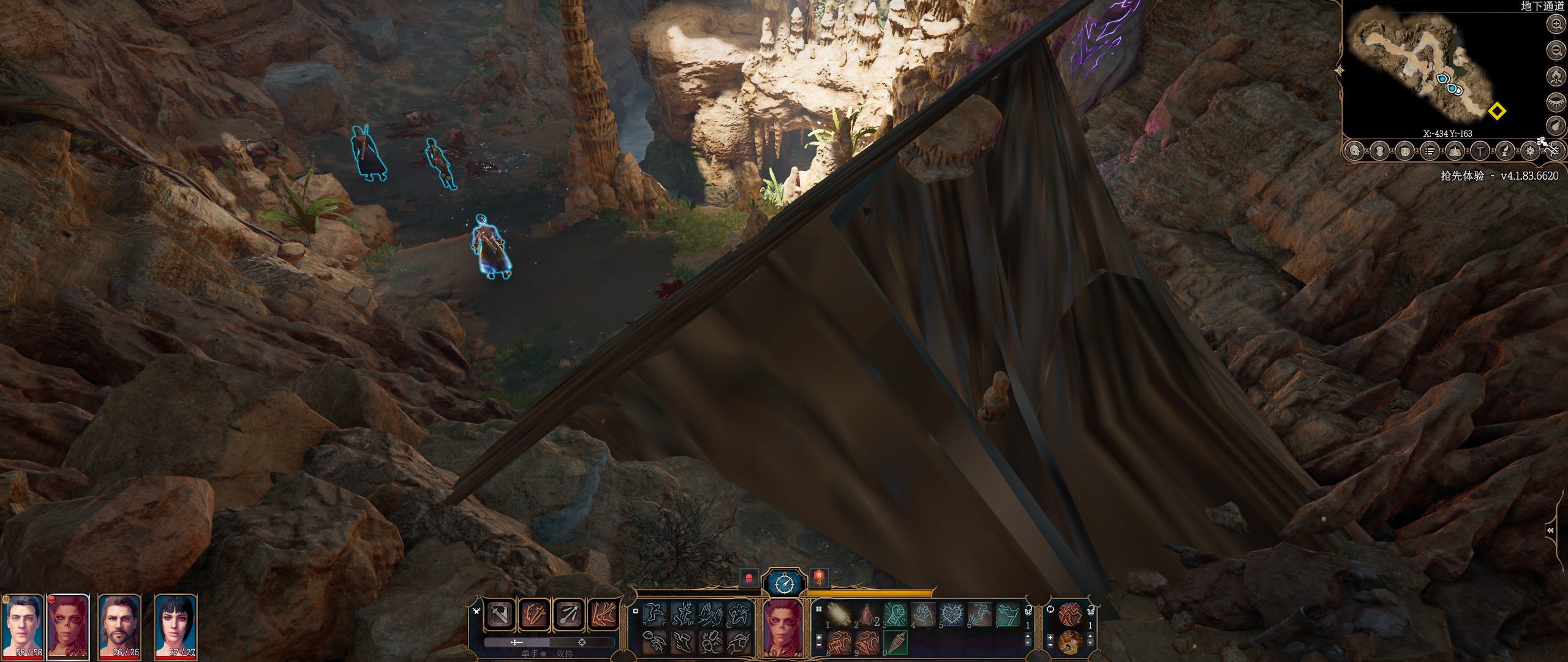Zoom in the minimap with the plus magnifier

[x=1556, y=24]
